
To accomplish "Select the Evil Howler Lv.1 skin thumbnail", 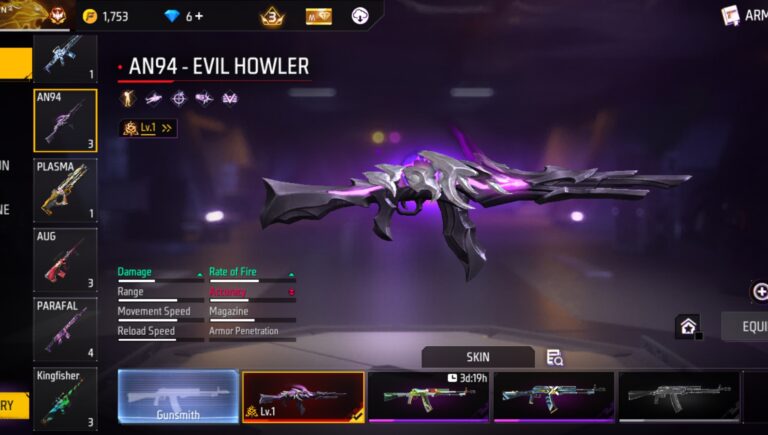I will [303, 396].
